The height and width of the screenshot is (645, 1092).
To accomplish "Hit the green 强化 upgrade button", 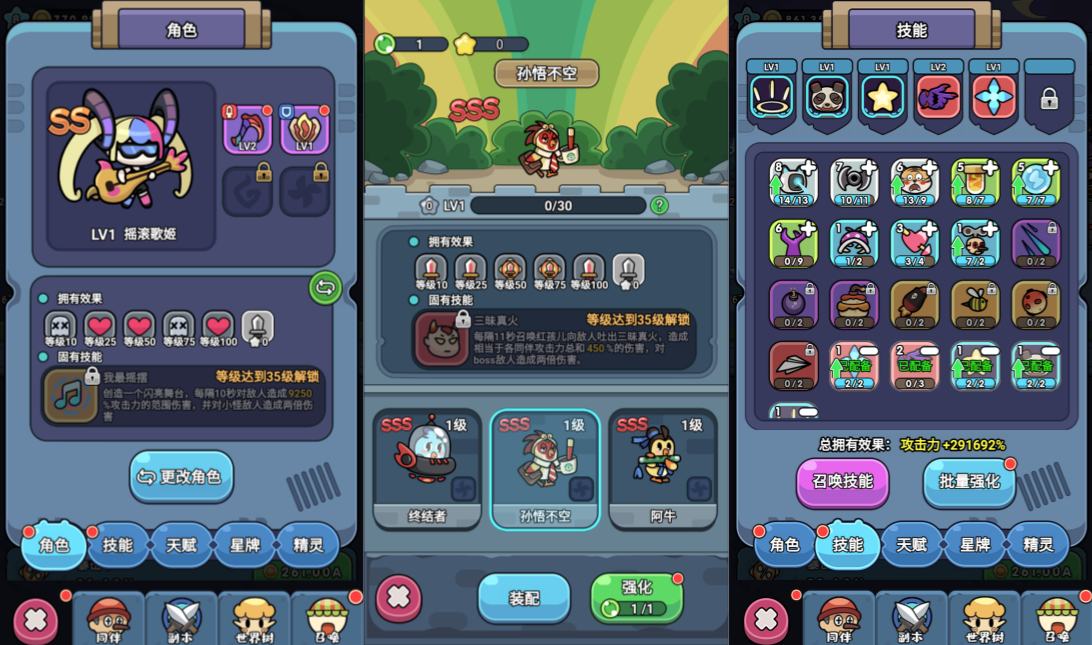I will pyautogui.click(x=637, y=597).
